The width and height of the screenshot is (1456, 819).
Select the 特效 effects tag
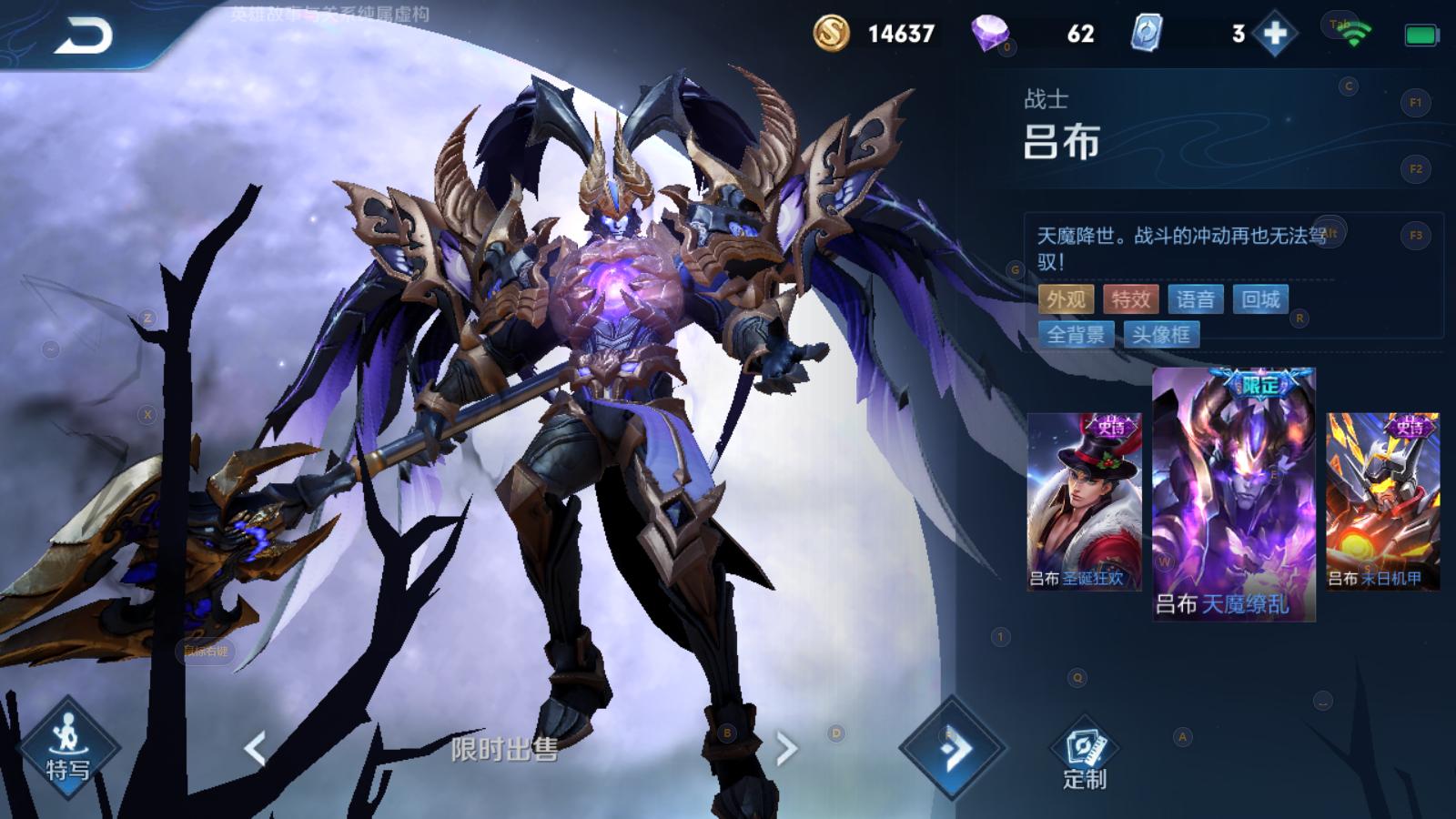(1130, 299)
